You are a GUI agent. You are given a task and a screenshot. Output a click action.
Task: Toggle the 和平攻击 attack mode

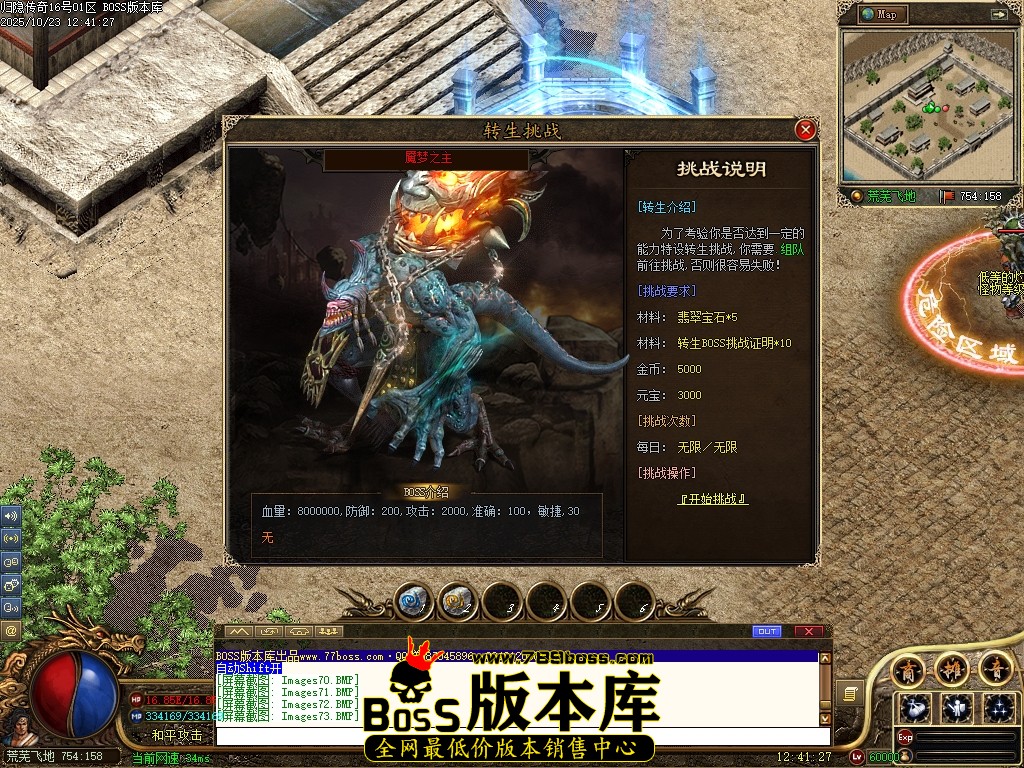[x=177, y=735]
